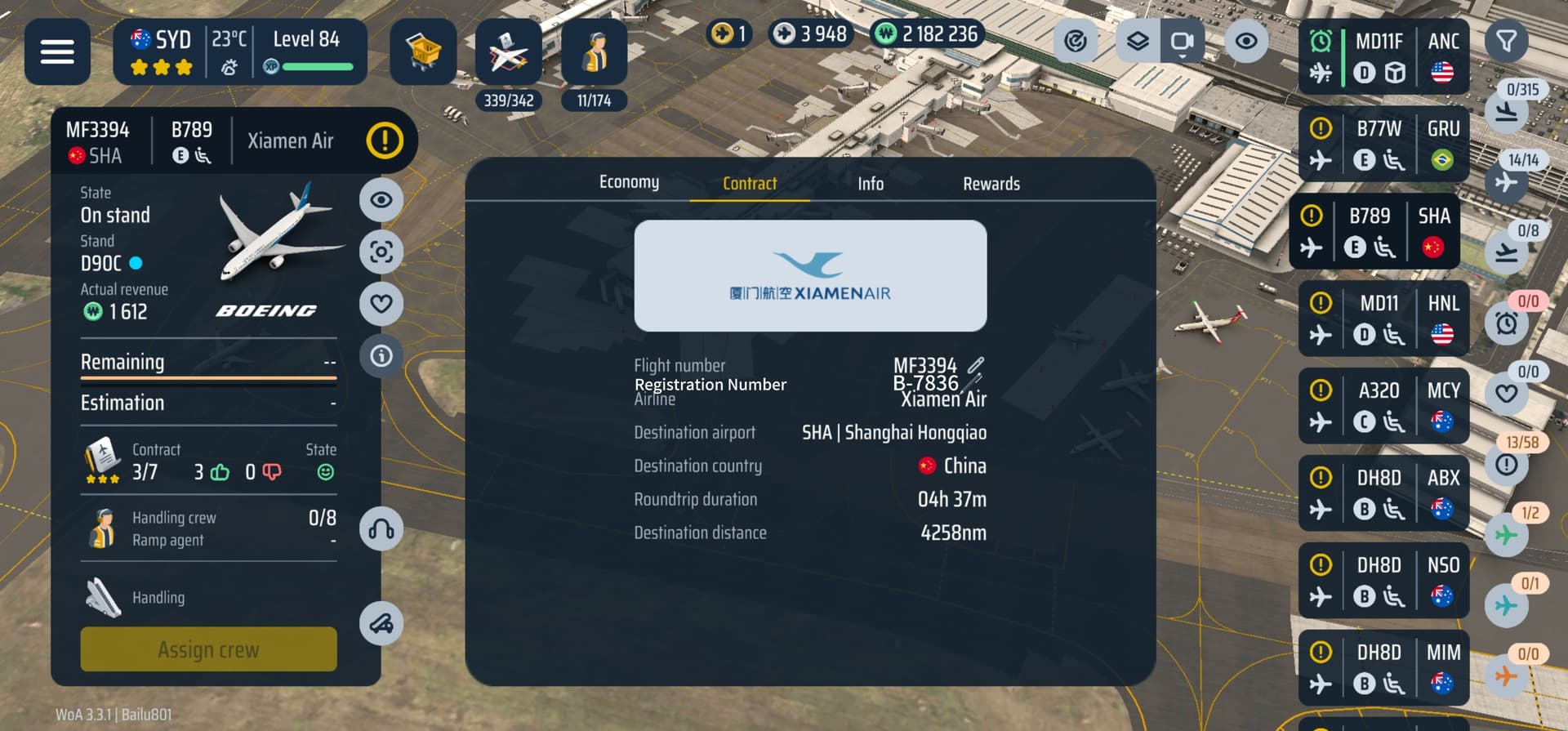Open the aircraft fleet icon showing 339/342

[508, 53]
